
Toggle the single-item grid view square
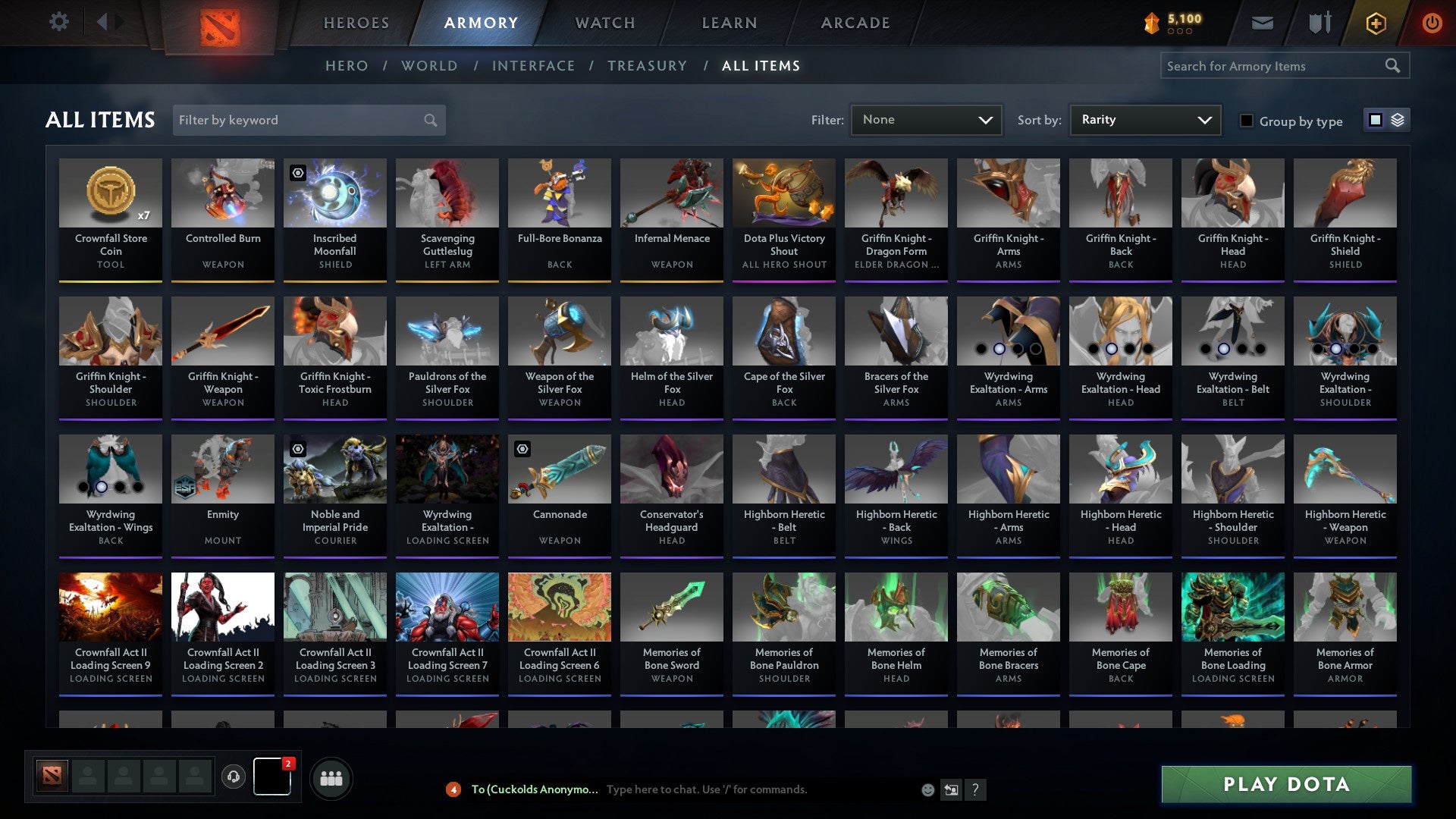click(1375, 120)
